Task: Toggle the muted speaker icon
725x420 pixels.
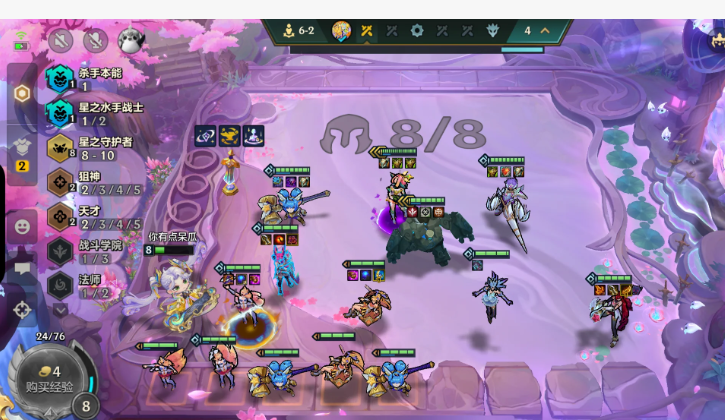Action: pos(95,40)
